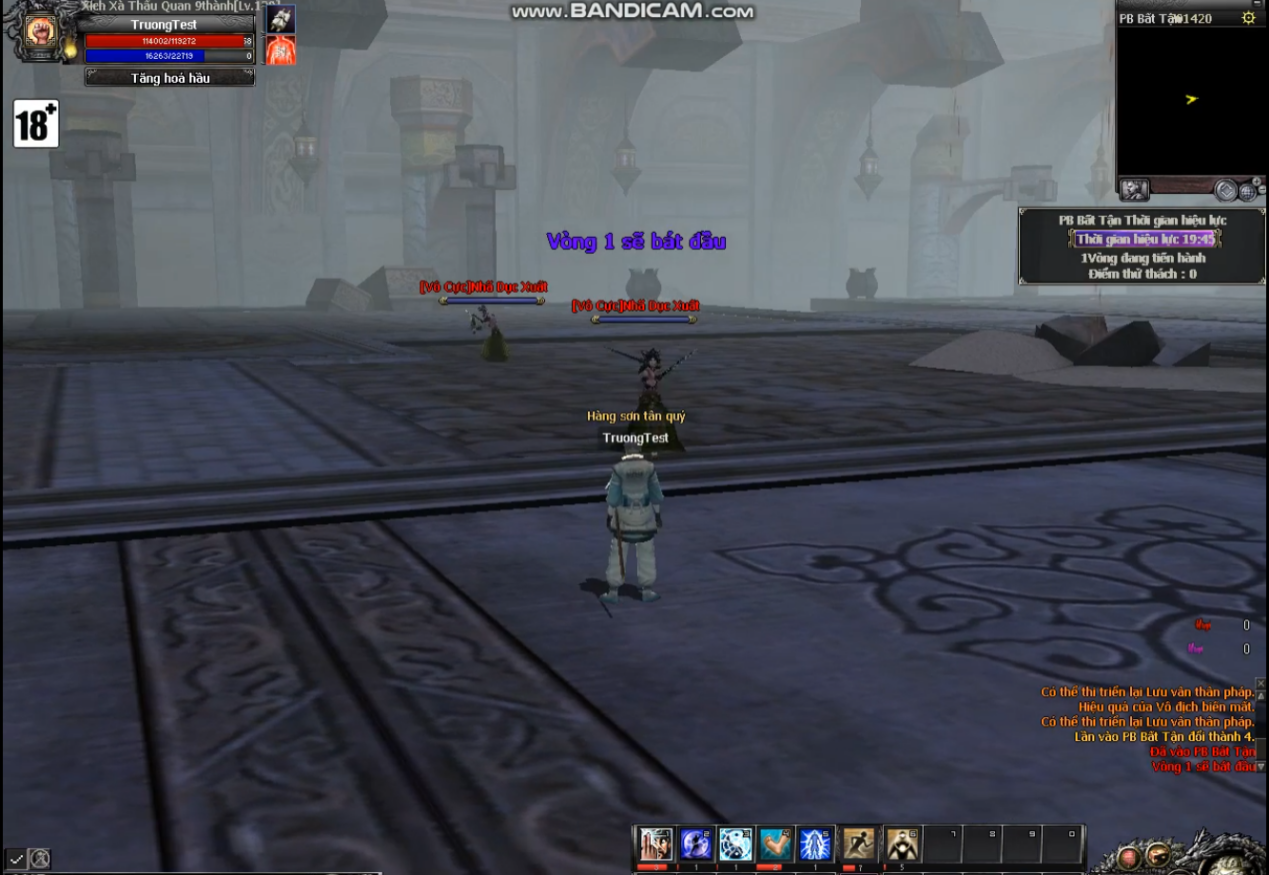Viewport: 1269px width, 875px height.
Task: Activate the first hotbar skill with the warrior portrait
Action: pyautogui.click(x=656, y=844)
